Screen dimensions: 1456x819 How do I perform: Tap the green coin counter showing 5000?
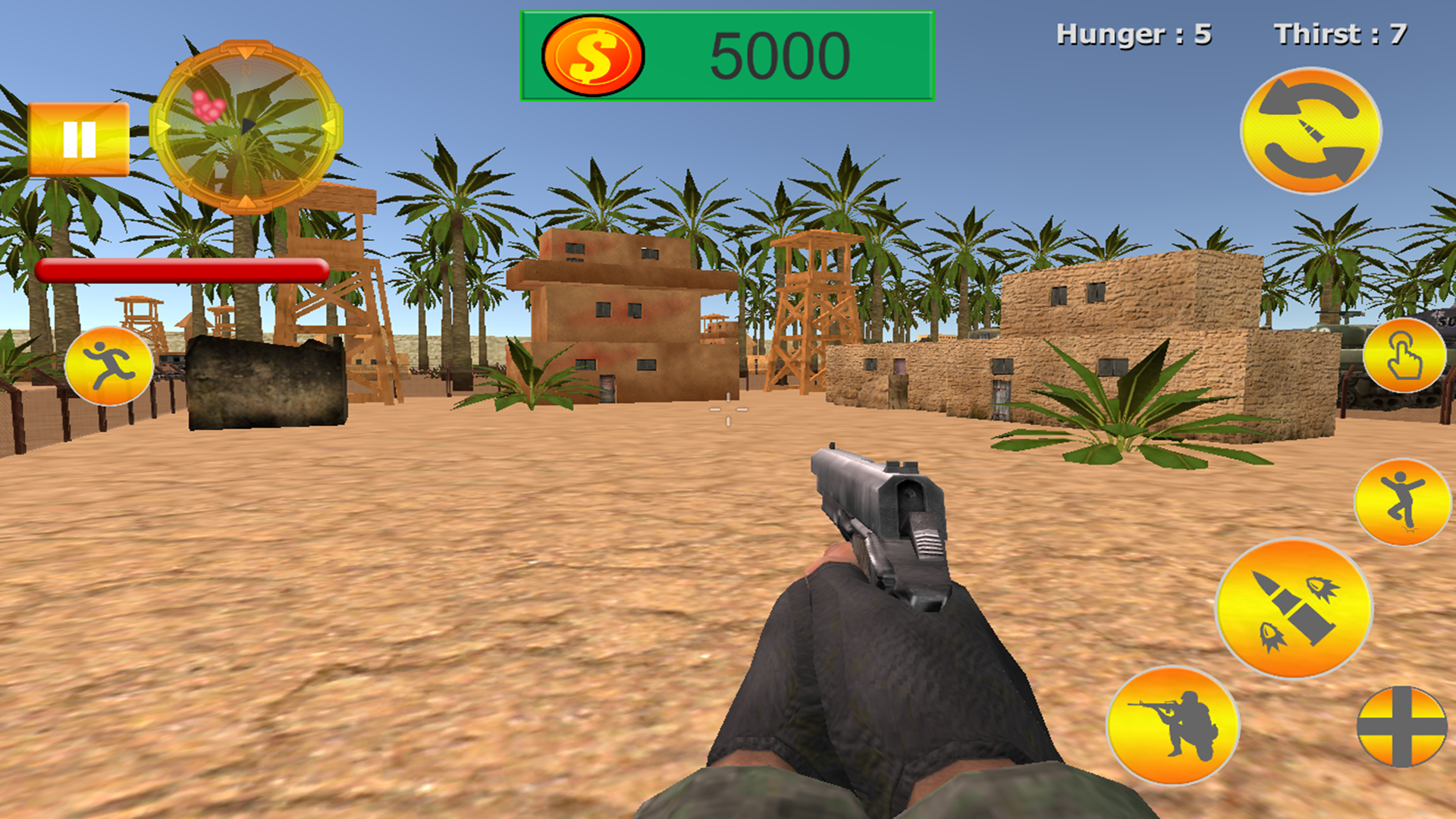[x=724, y=52]
